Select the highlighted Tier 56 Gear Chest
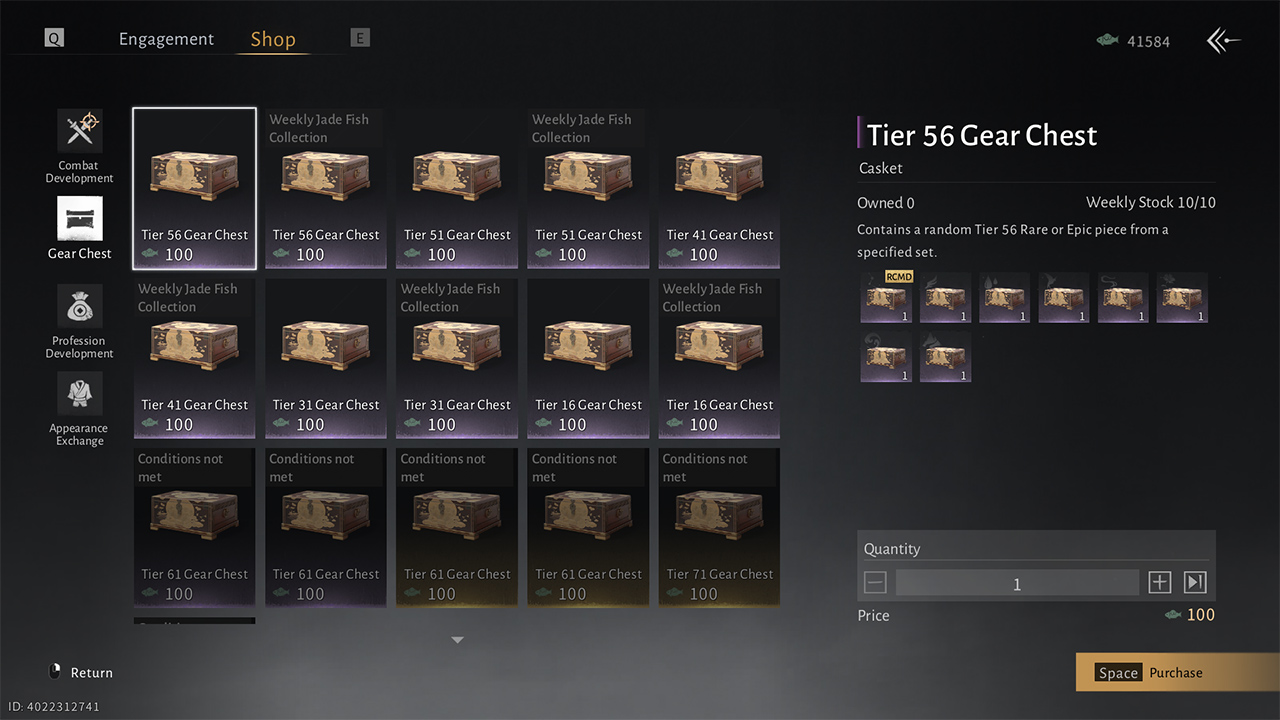Image resolution: width=1280 pixels, height=720 pixels. point(194,188)
